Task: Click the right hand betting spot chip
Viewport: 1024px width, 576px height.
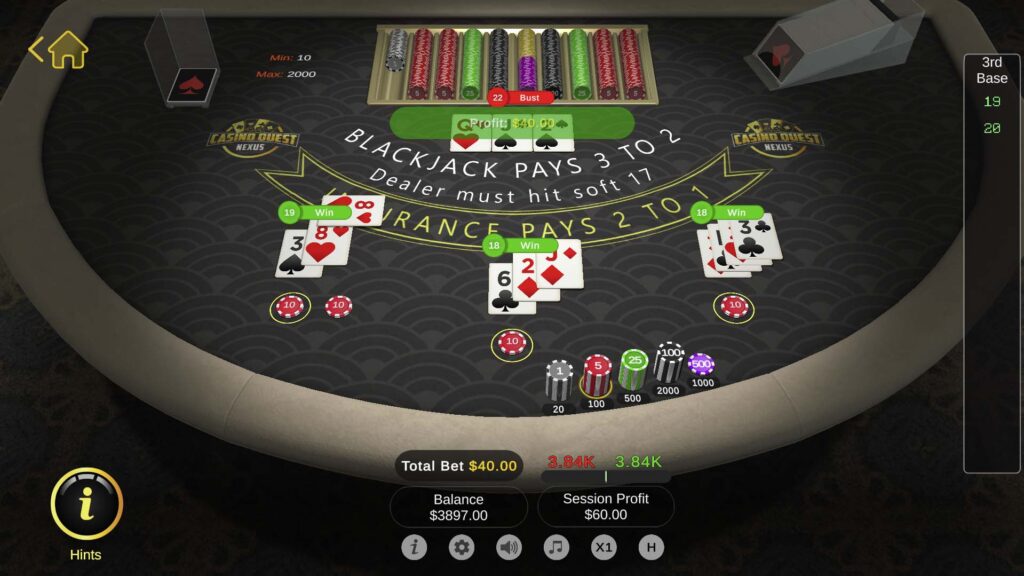Action: (734, 306)
